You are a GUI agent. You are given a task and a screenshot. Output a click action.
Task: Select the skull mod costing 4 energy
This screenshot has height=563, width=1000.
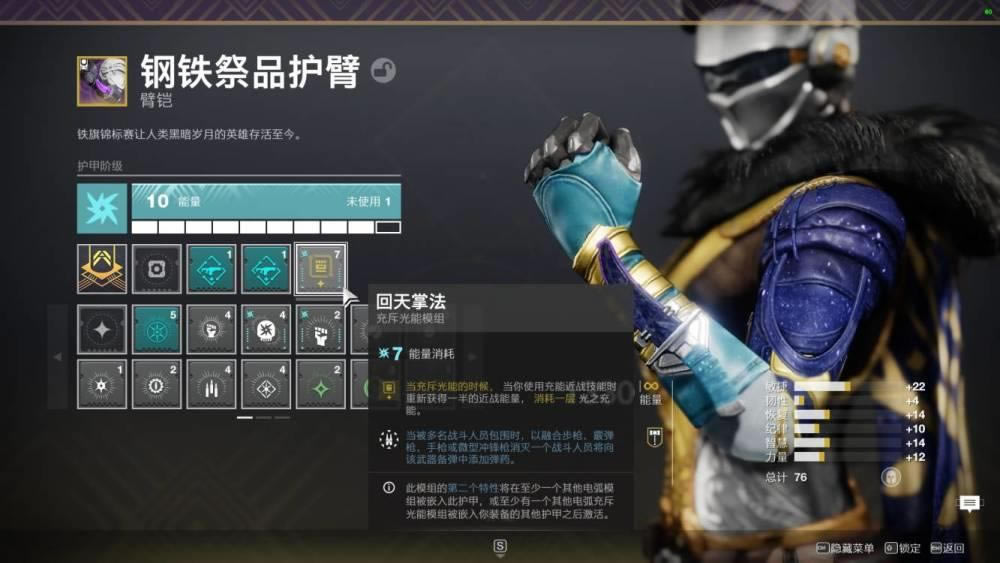tap(266, 329)
